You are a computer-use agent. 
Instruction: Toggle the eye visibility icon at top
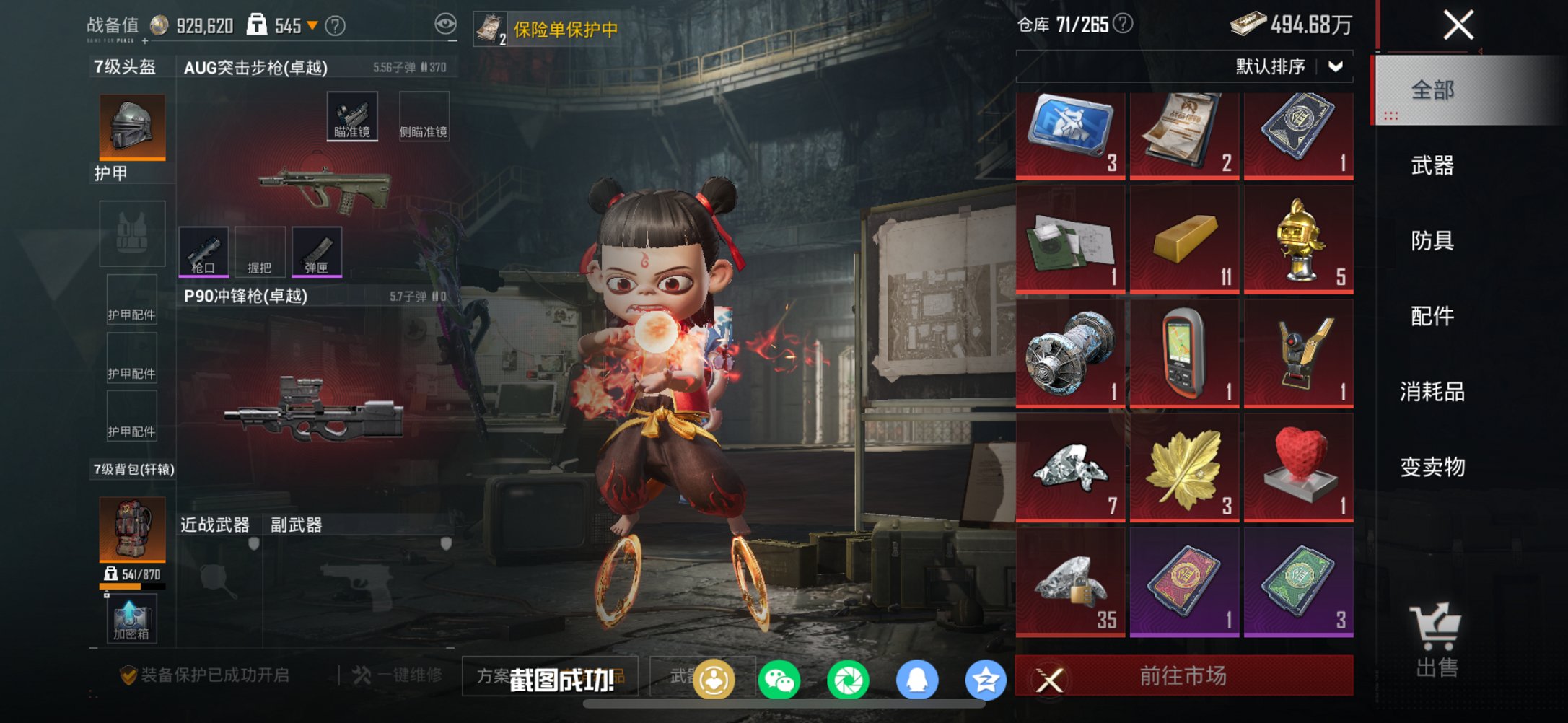click(447, 22)
